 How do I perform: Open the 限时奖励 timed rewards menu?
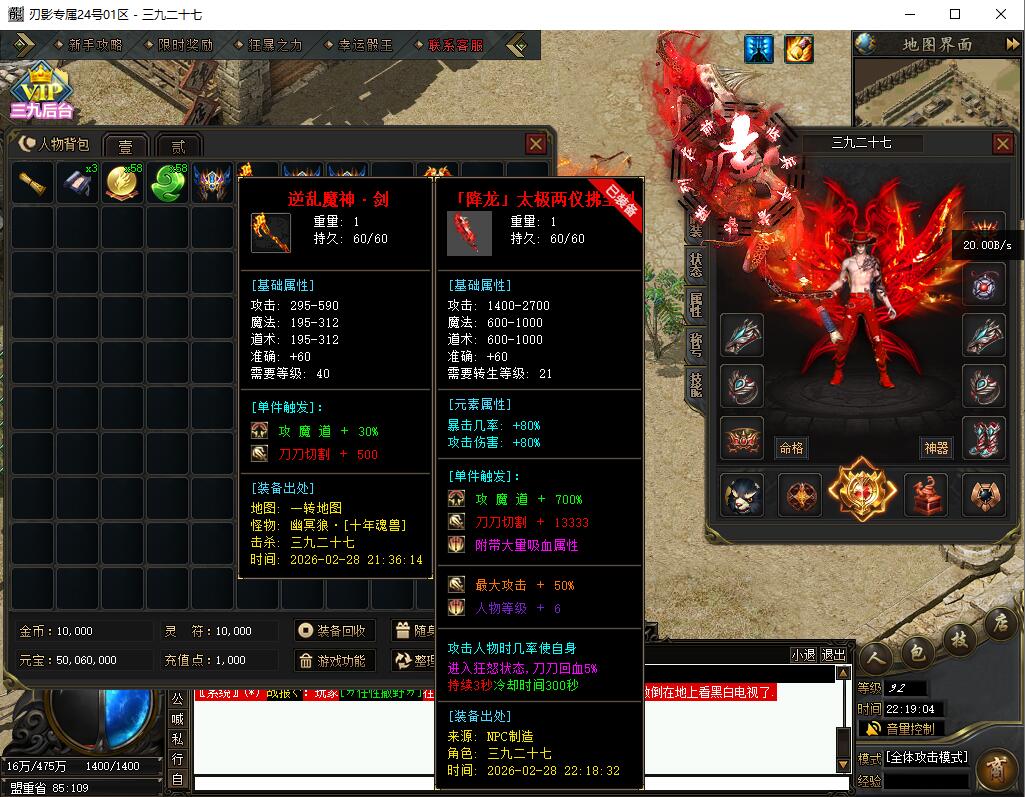tap(185, 45)
